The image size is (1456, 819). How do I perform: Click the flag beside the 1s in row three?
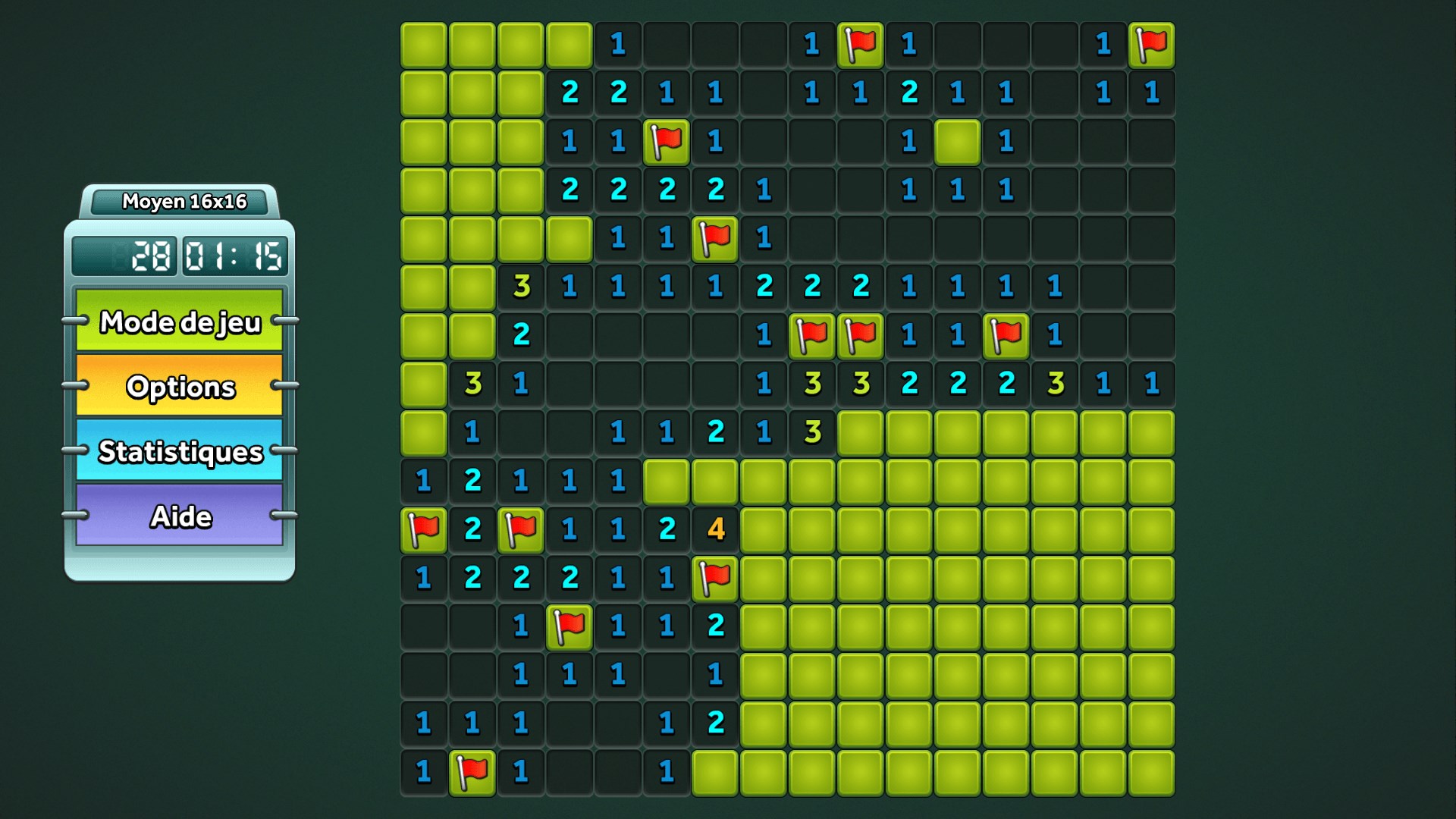coord(667,142)
